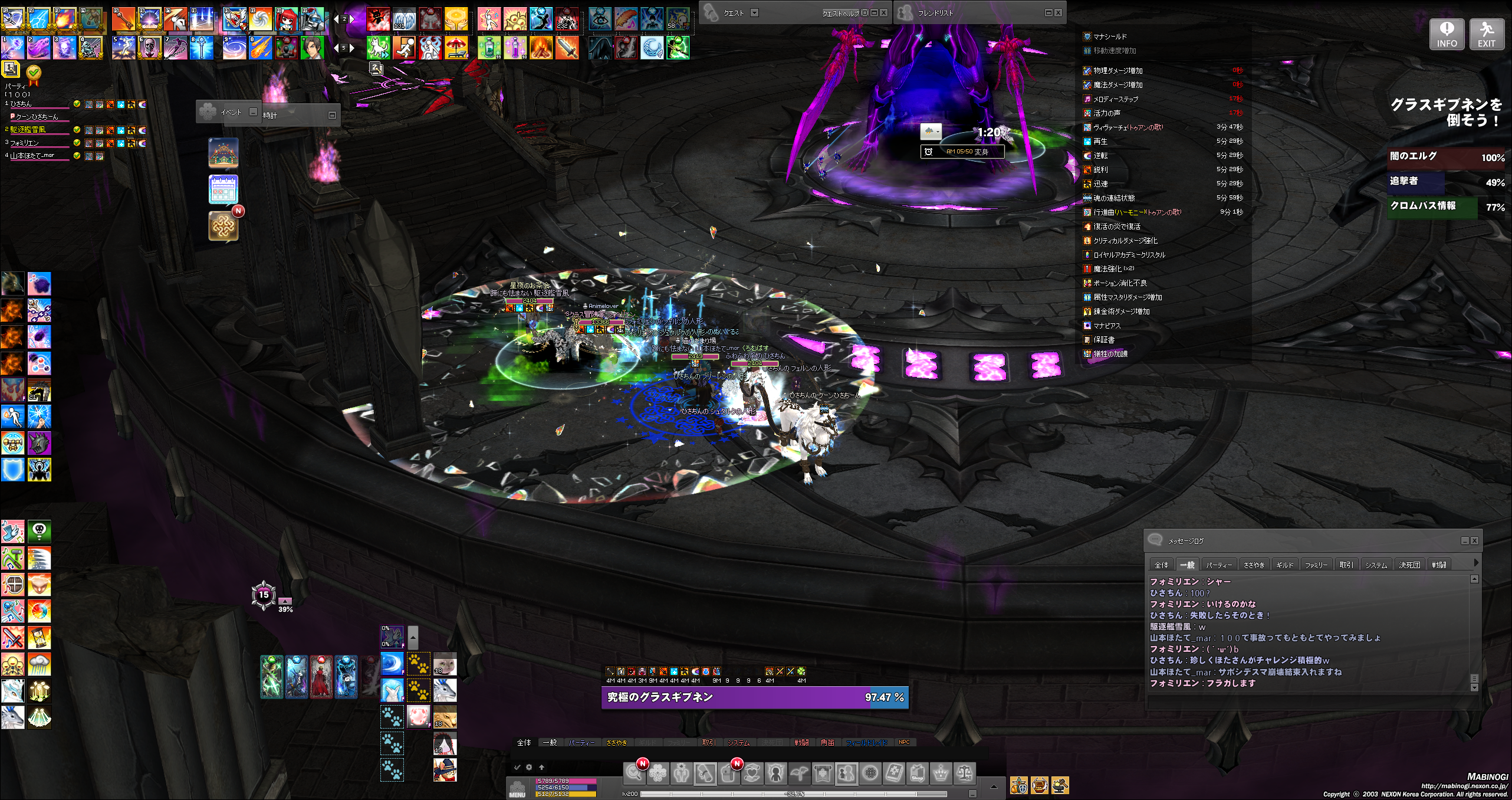Open the main MENU button
This screenshot has width=1512, height=800.
pyautogui.click(x=517, y=789)
